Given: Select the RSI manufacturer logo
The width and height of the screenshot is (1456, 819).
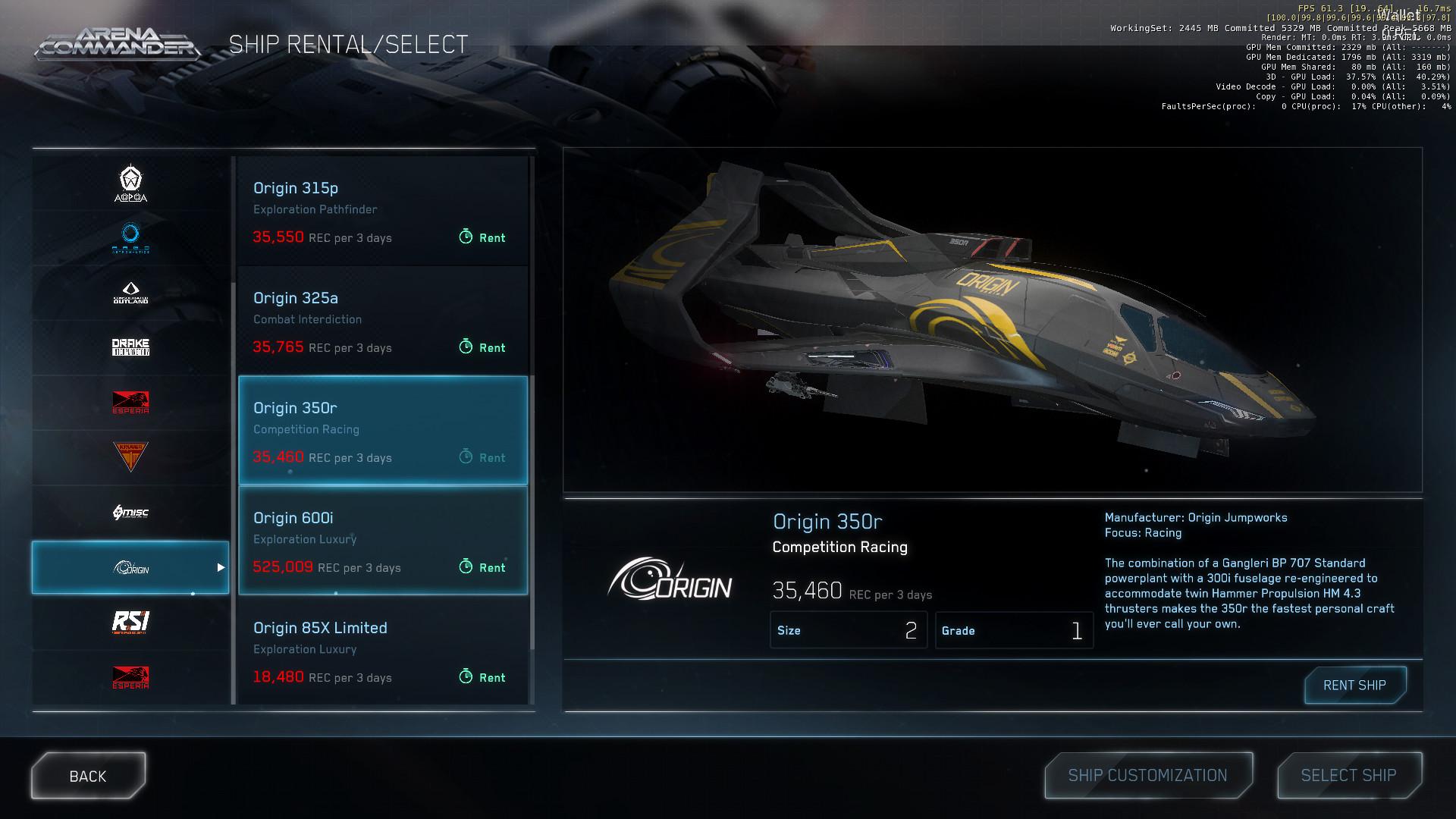Looking at the screenshot, I should point(130,622).
